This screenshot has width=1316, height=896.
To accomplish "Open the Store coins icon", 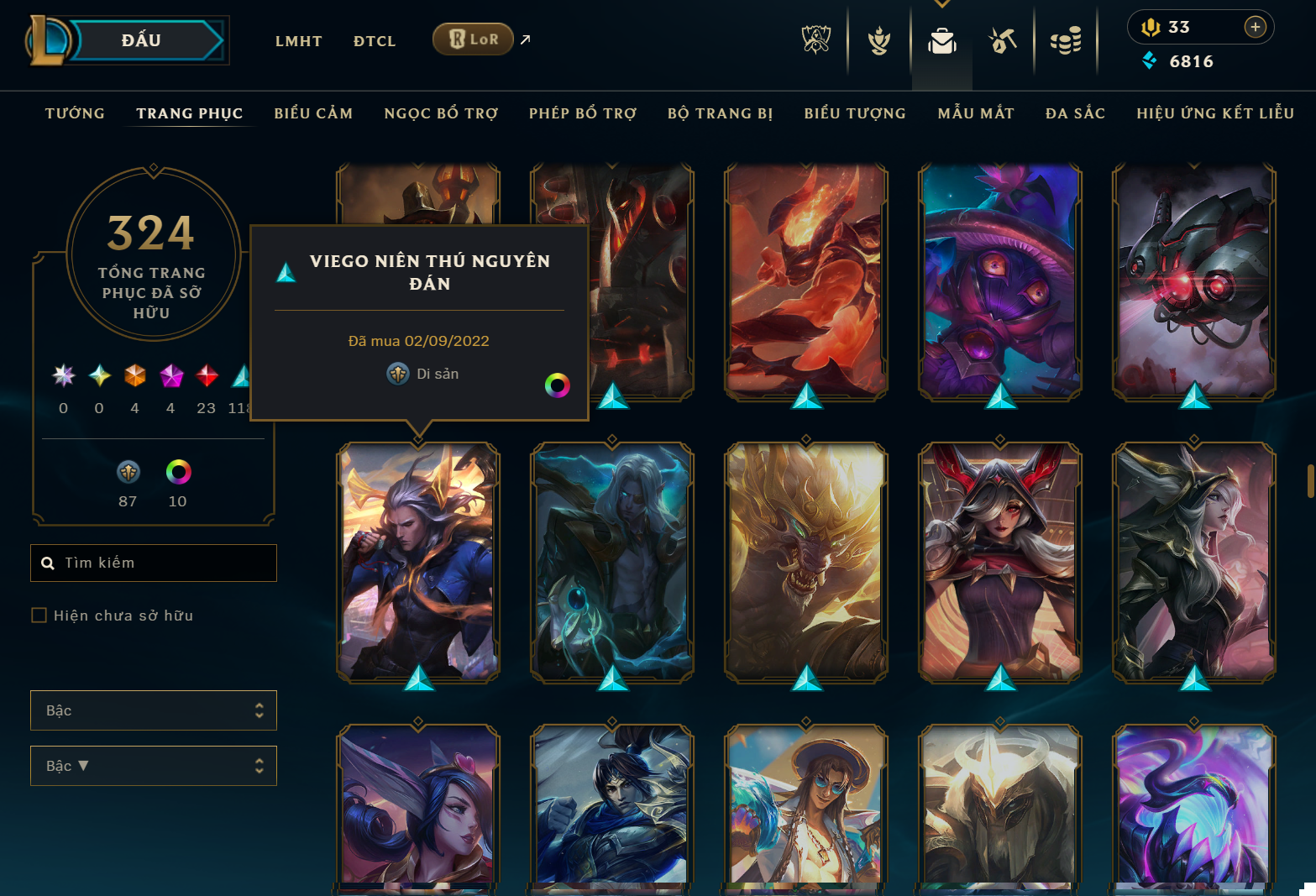I will pyautogui.click(x=1066, y=39).
